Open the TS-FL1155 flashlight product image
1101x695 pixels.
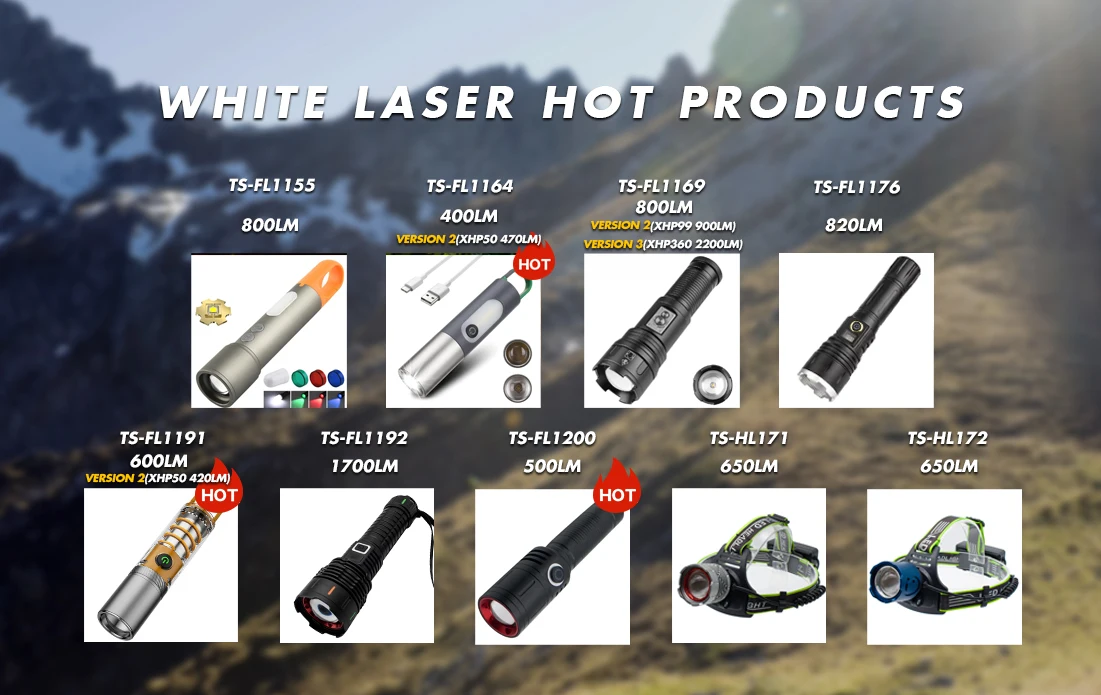point(269,331)
